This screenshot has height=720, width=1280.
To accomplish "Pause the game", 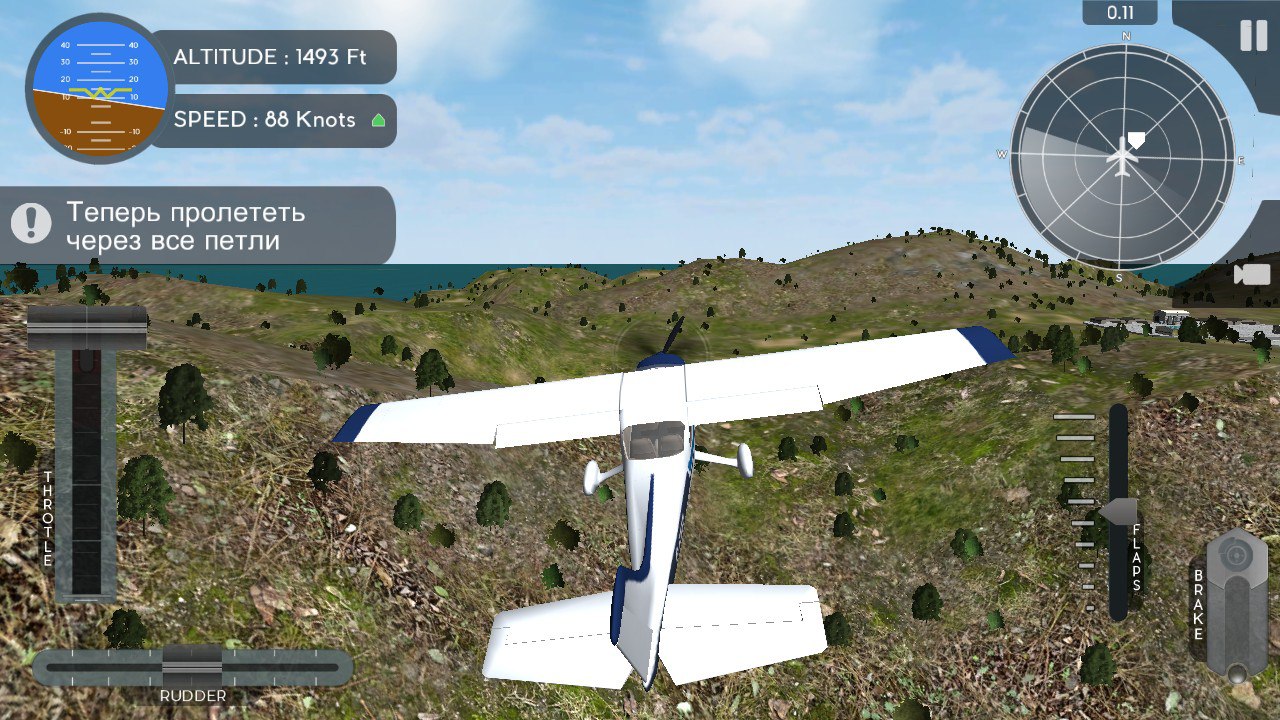I will tap(1253, 36).
